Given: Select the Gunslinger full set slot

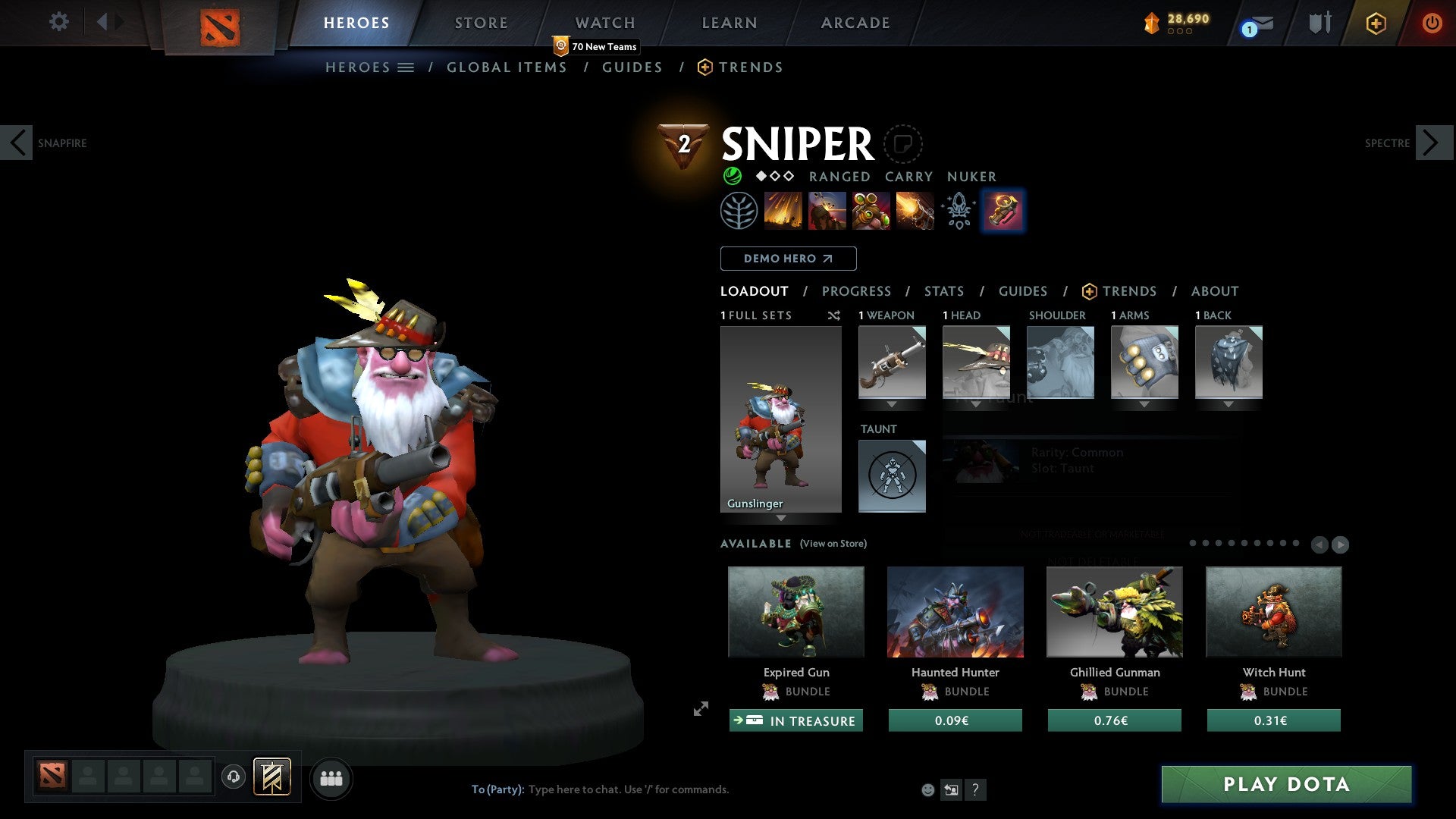Looking at the screenshot, I should 780,419.
